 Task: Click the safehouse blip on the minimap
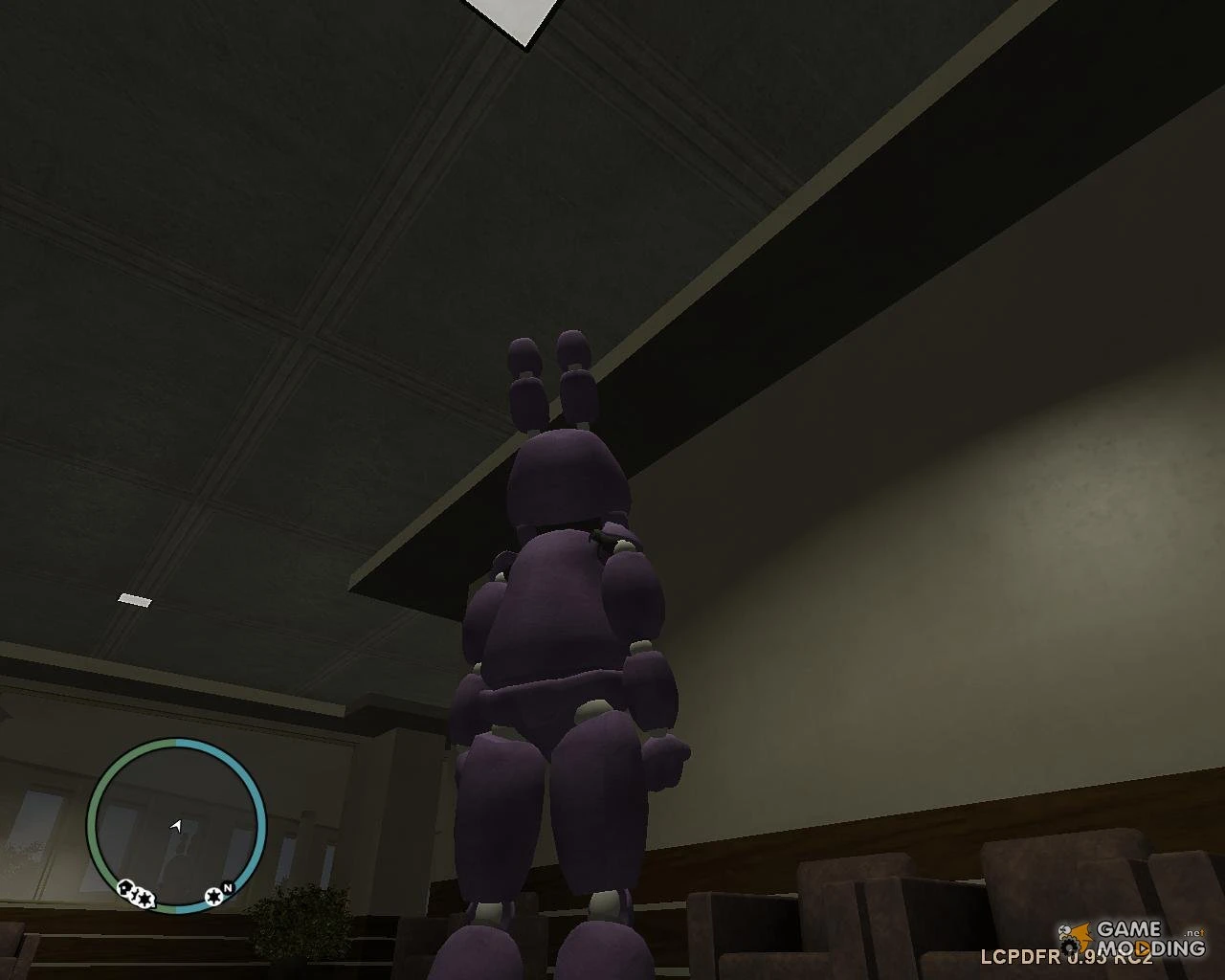(x=124, y=886)
